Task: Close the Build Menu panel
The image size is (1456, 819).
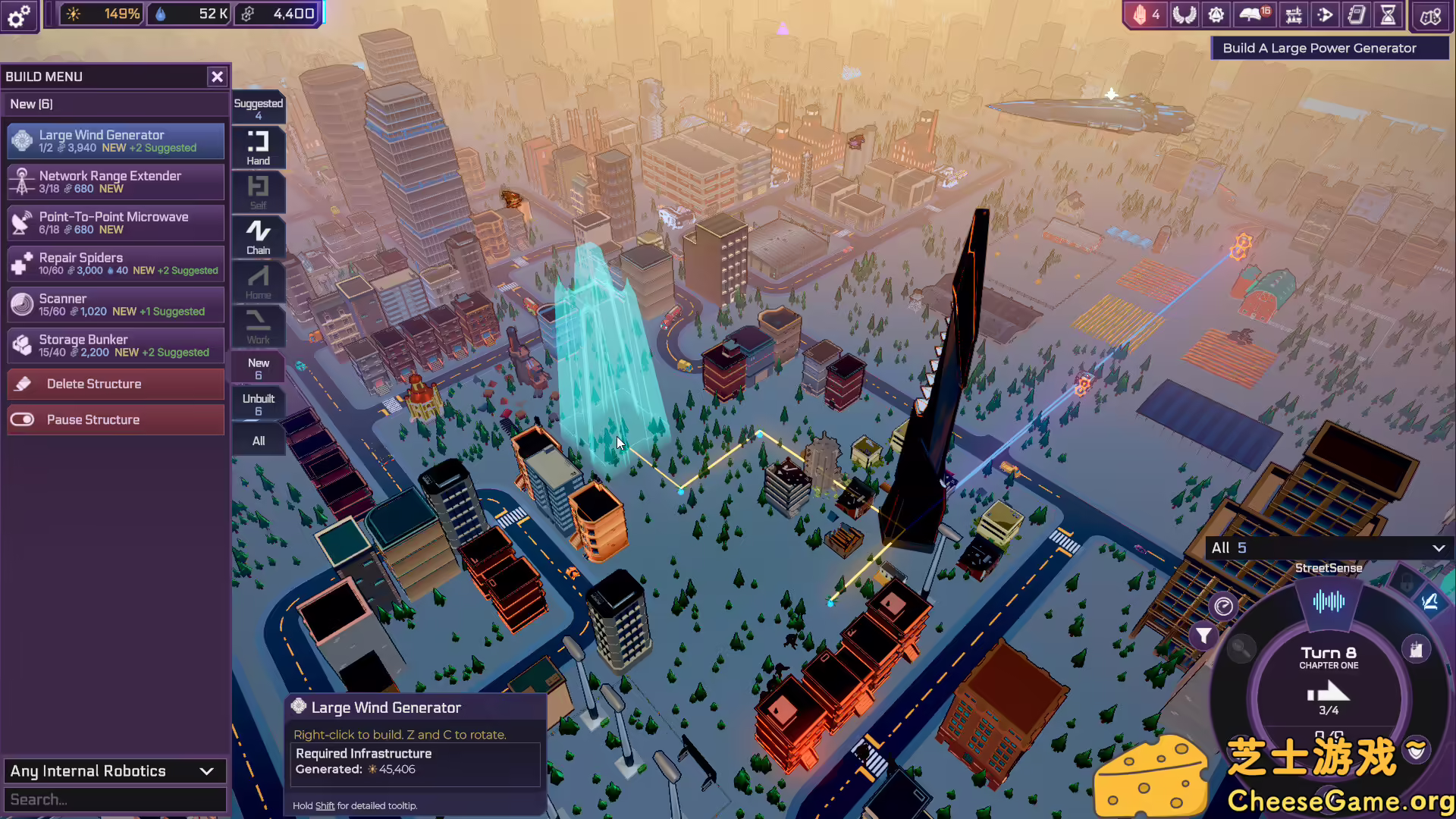Action: pos(217,77)
